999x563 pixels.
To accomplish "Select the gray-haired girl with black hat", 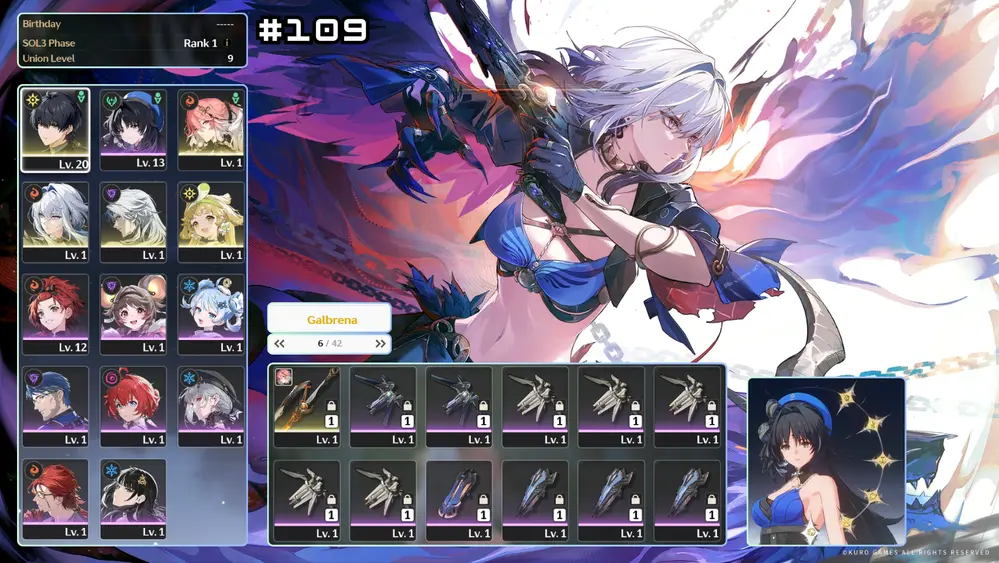I will coord(211,406).
